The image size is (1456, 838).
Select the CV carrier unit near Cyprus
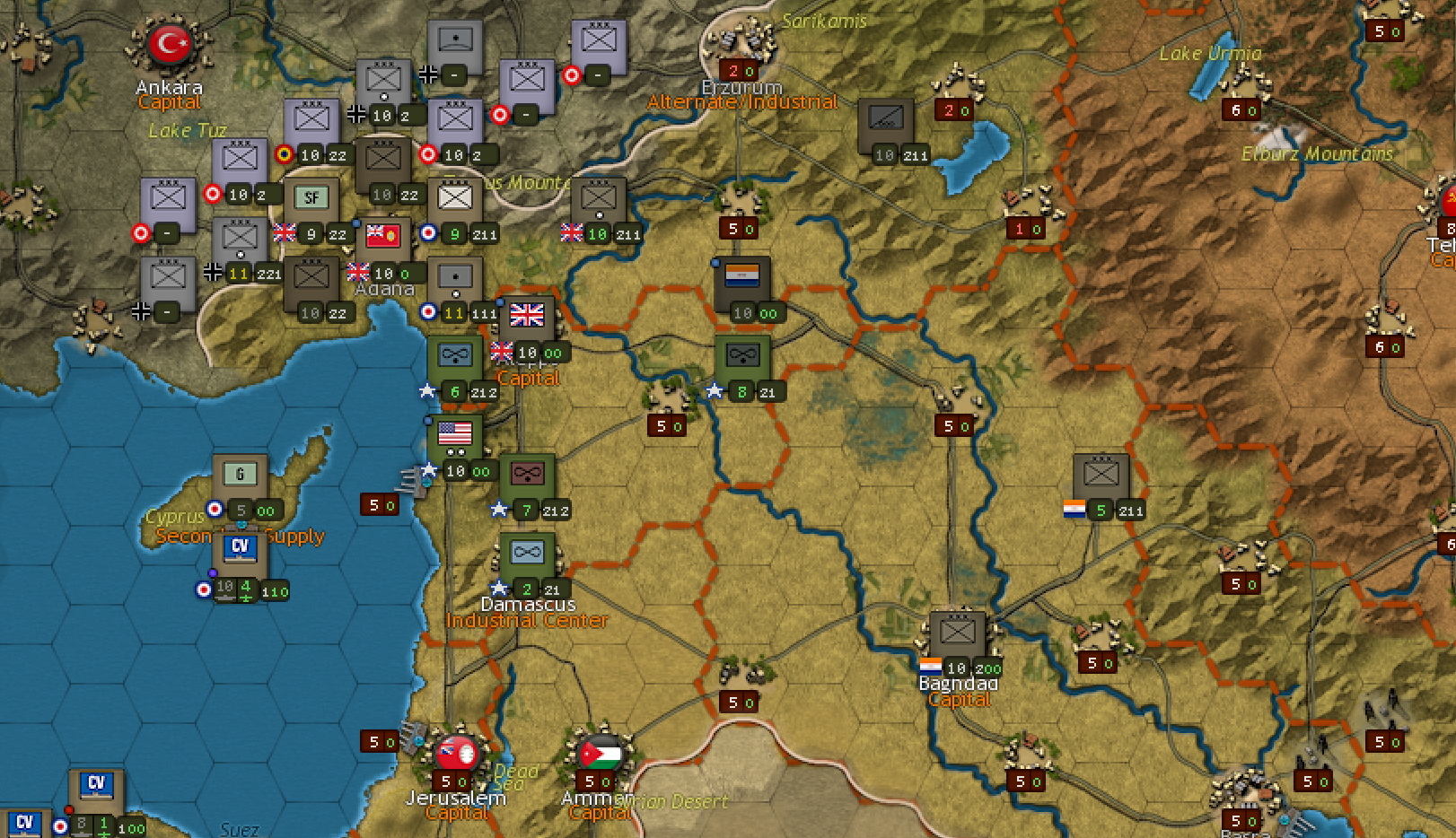click(x=240, y=551)
